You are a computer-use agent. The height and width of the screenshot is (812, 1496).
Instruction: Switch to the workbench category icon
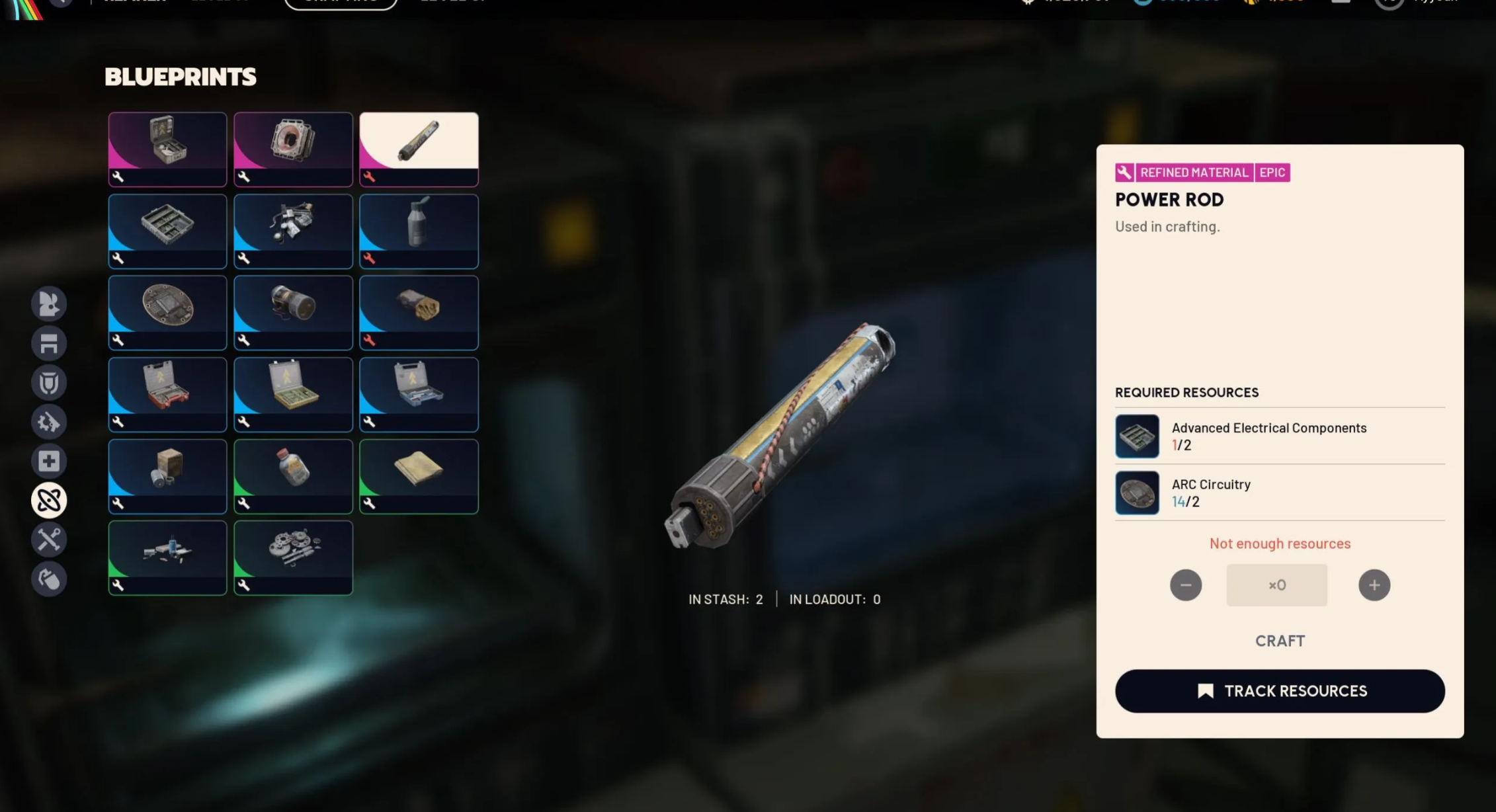[49, 343]
